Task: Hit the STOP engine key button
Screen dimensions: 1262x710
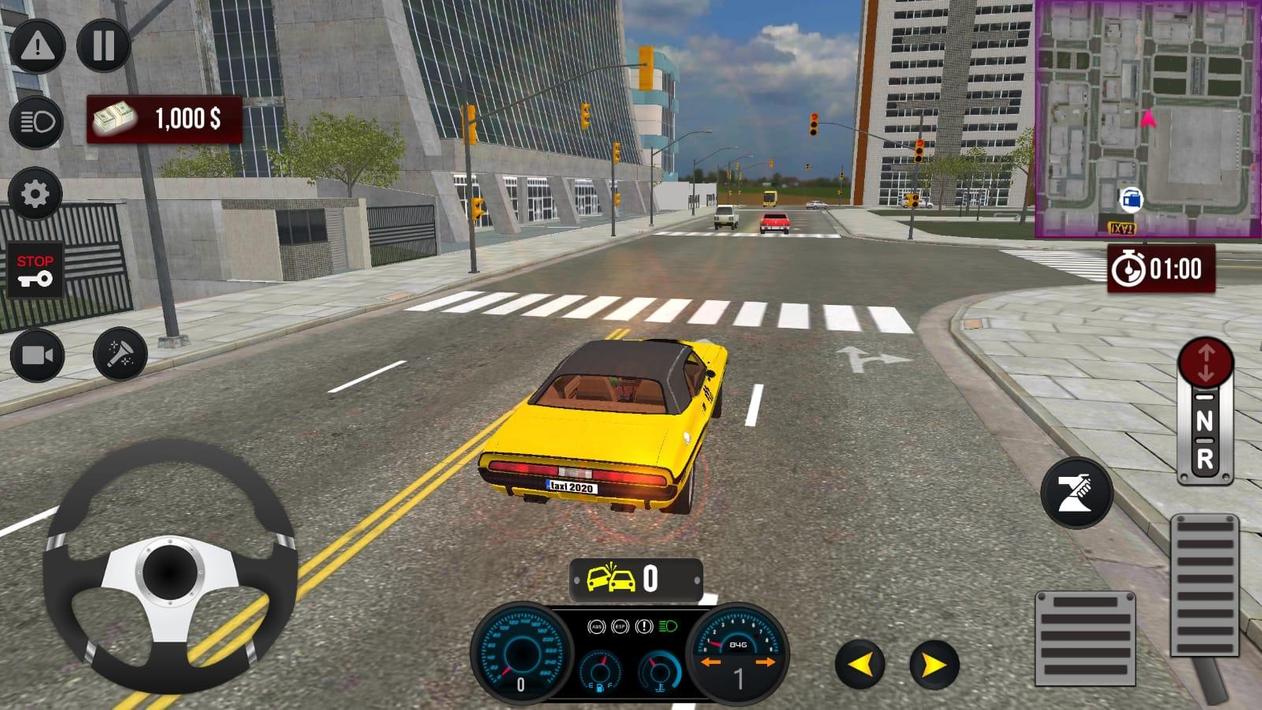Action: pos(36,270)
